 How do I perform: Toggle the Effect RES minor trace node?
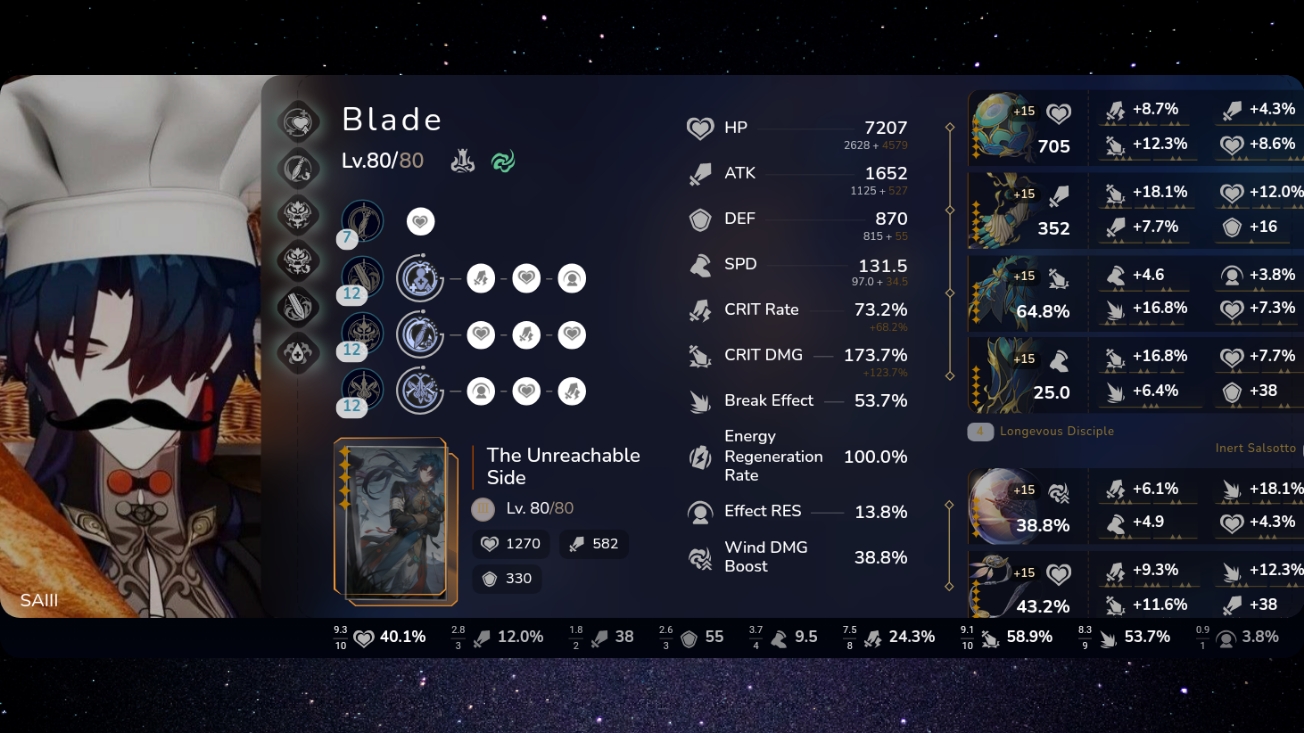tap(571, 278)
